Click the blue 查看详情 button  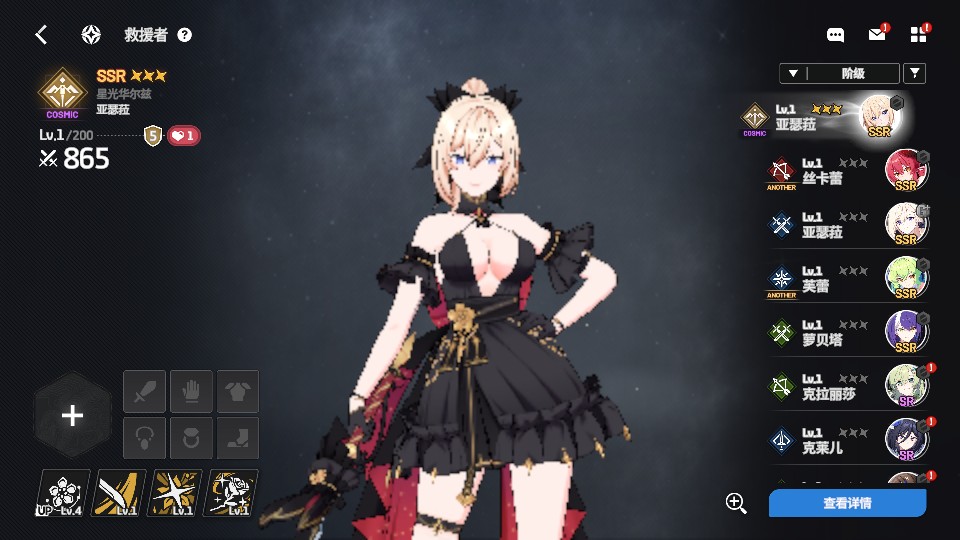847,503
